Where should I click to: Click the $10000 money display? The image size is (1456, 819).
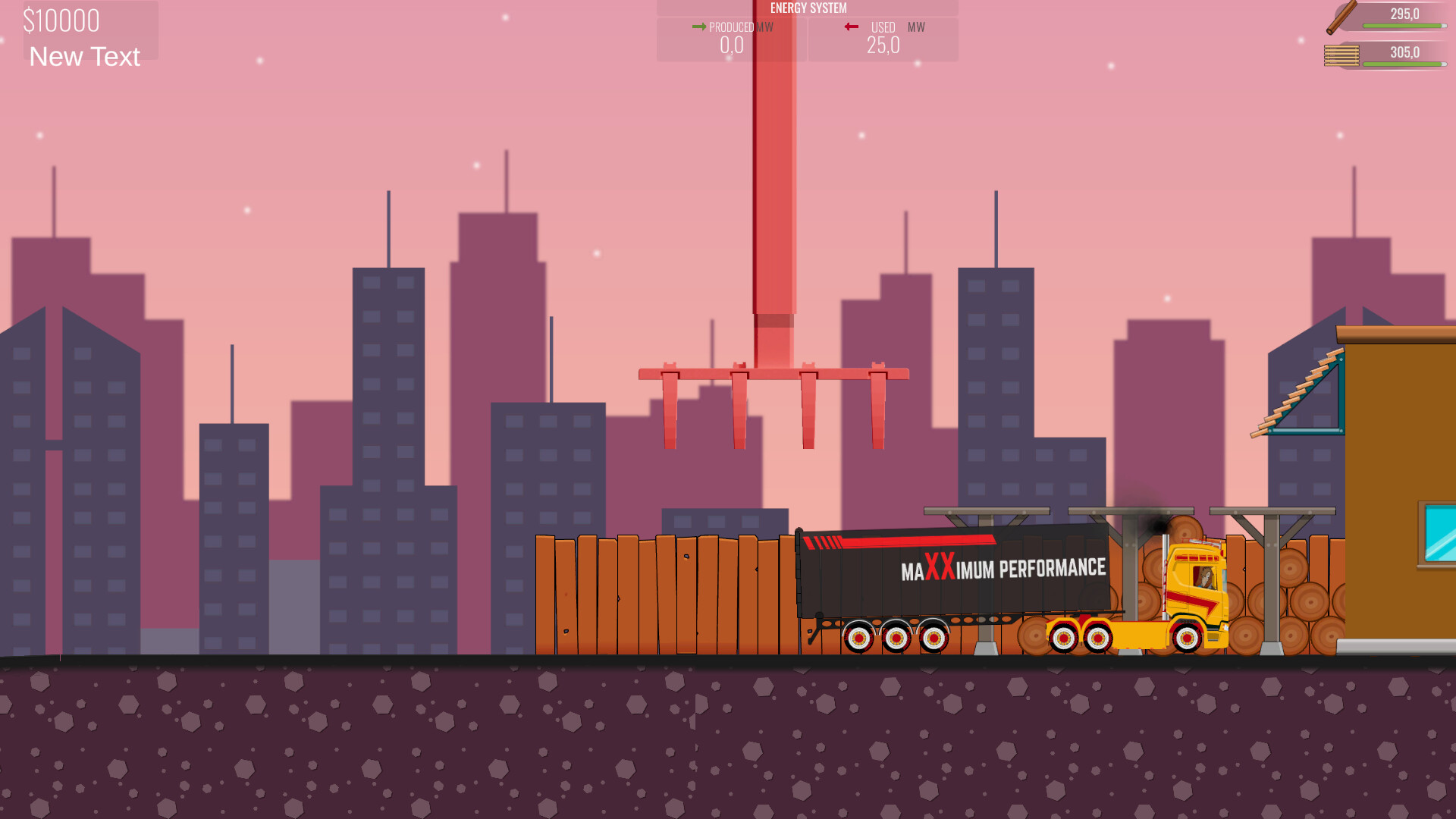point(61,20)
